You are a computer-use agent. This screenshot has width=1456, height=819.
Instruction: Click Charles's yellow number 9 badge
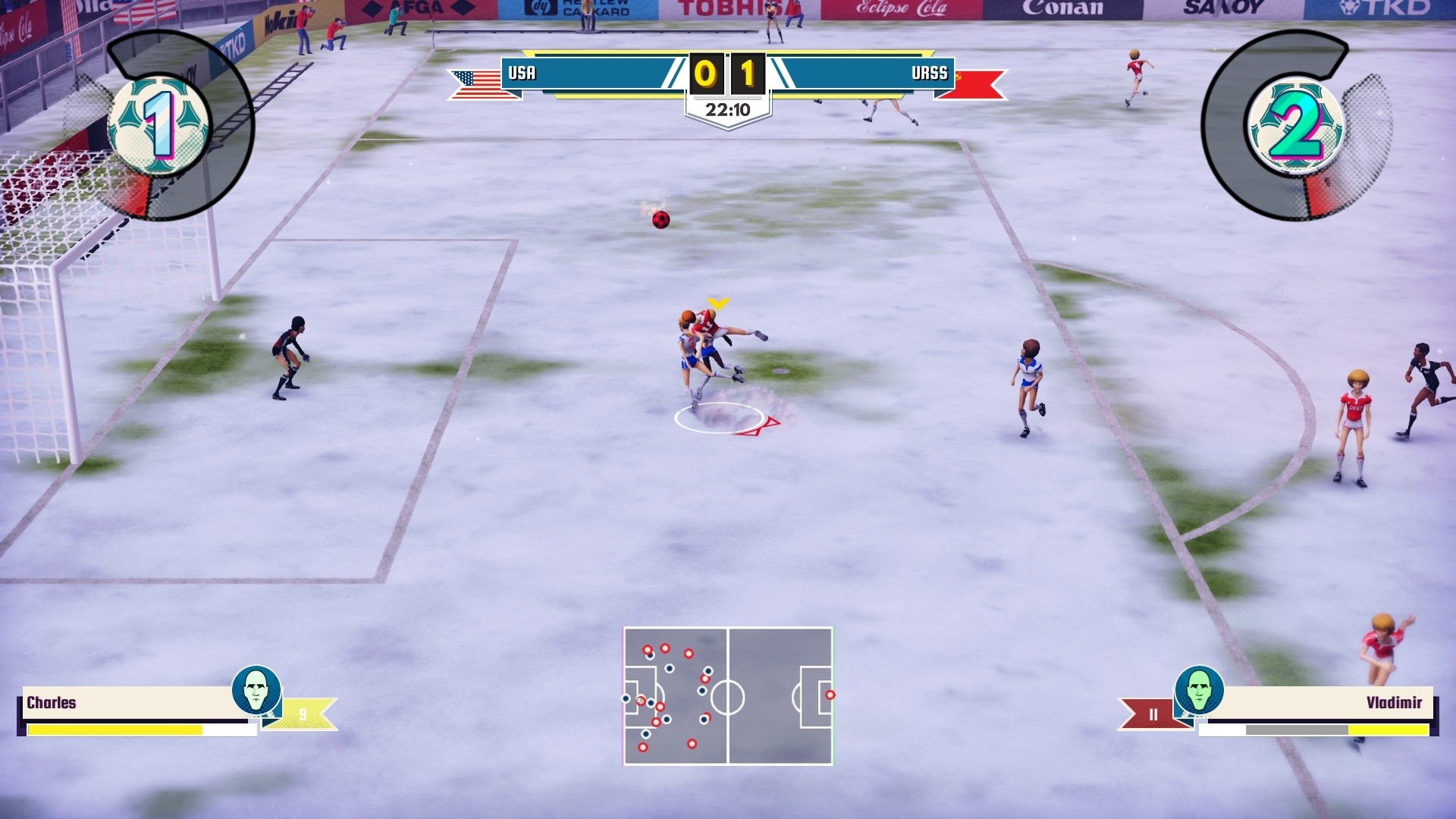[303, 714]
